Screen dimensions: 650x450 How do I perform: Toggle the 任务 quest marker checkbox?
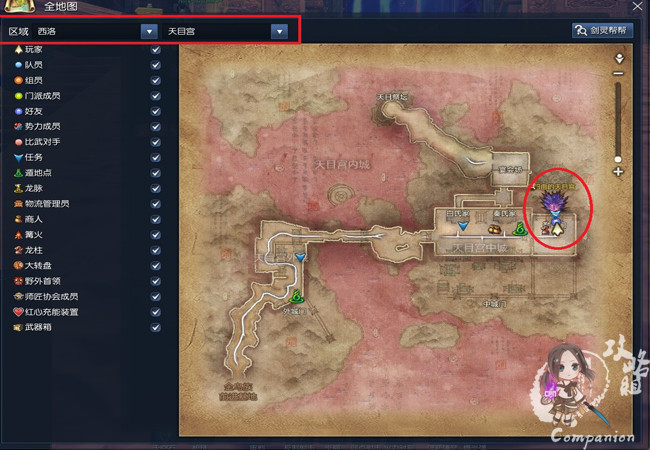click(155, 157)
